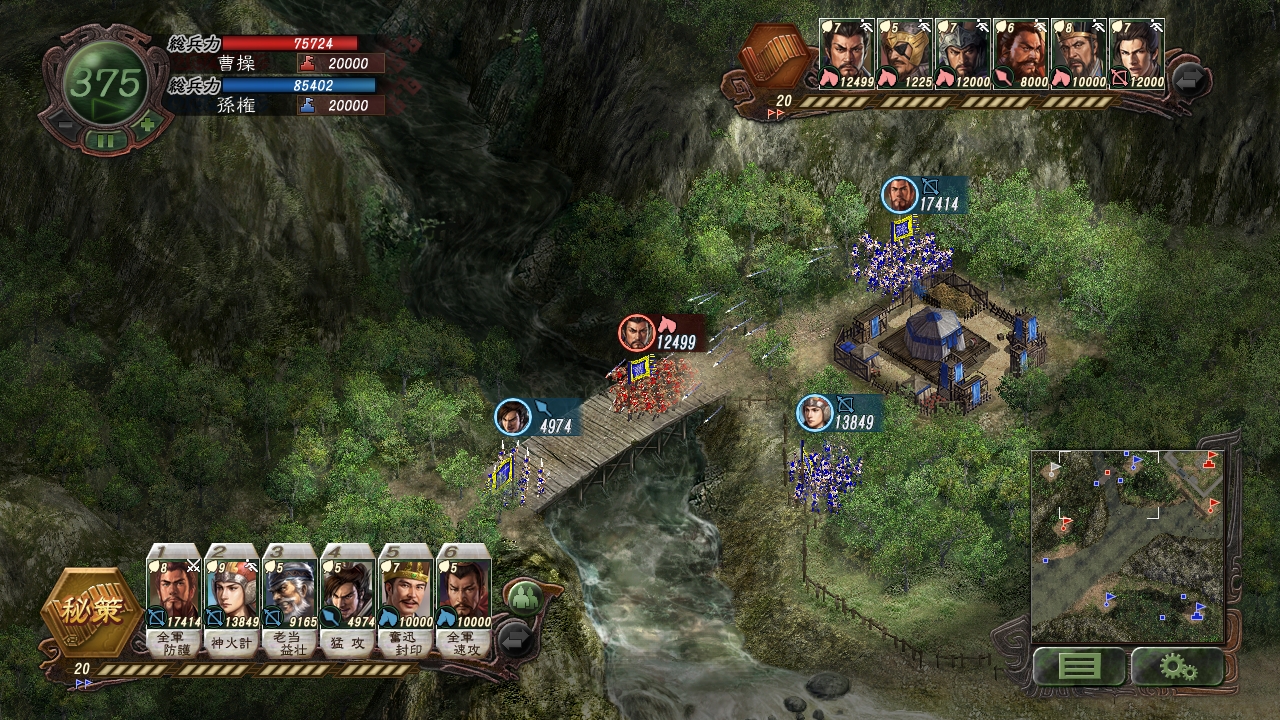Select the eyepatch enemy officer card
The height and width of the screenshot is (720, 1280).
point(906,54)
